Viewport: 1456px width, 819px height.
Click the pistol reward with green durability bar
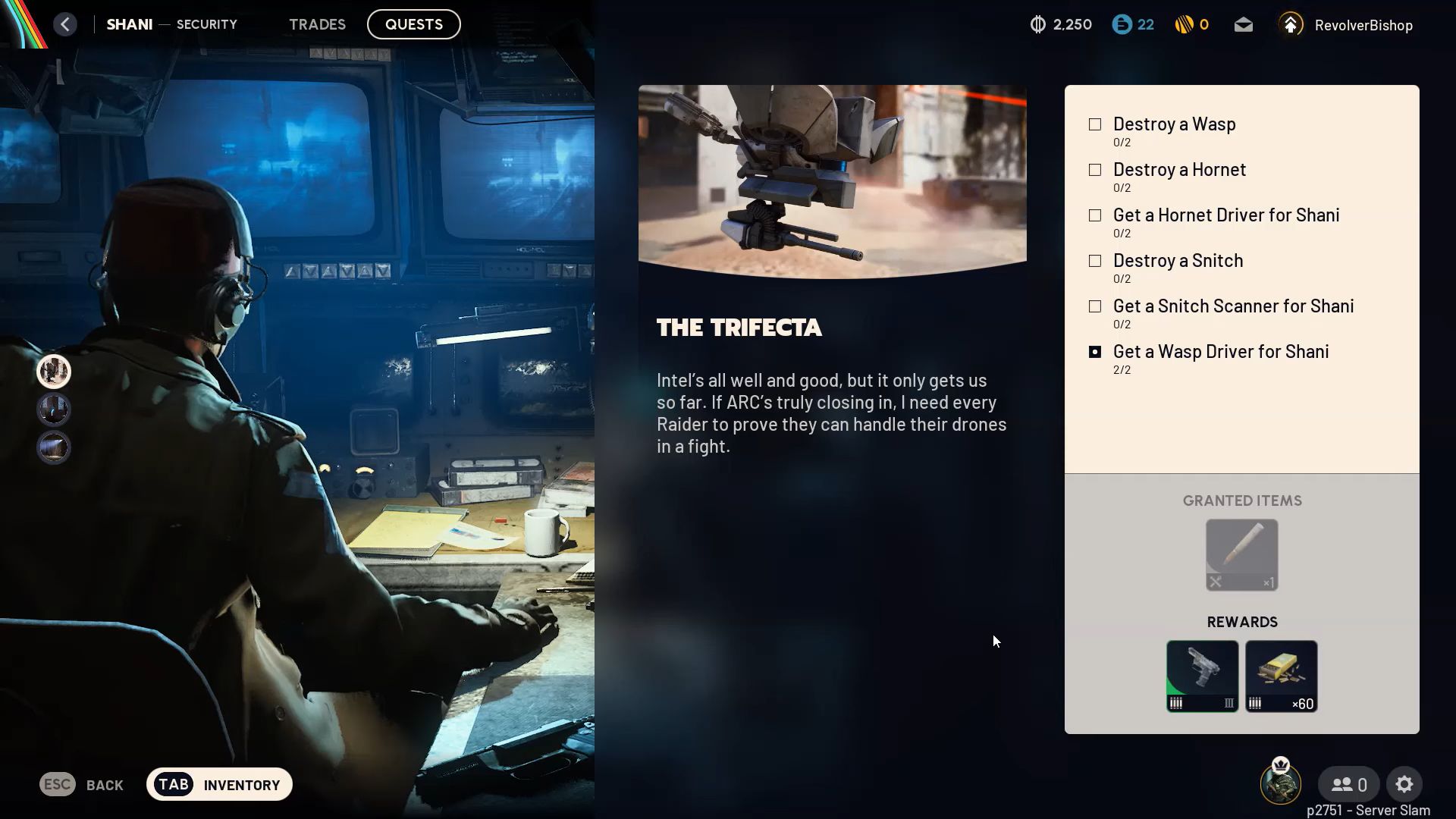click(1202, 675)
